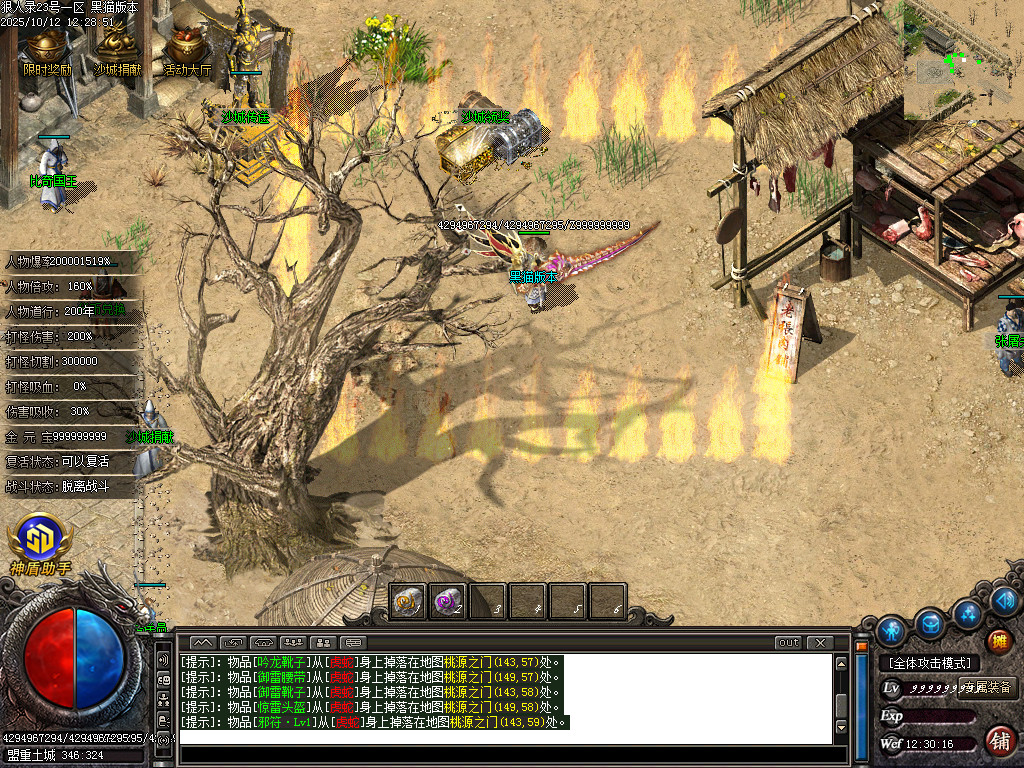Use the purple scroll in hotbar slot 2

point(448,602)
